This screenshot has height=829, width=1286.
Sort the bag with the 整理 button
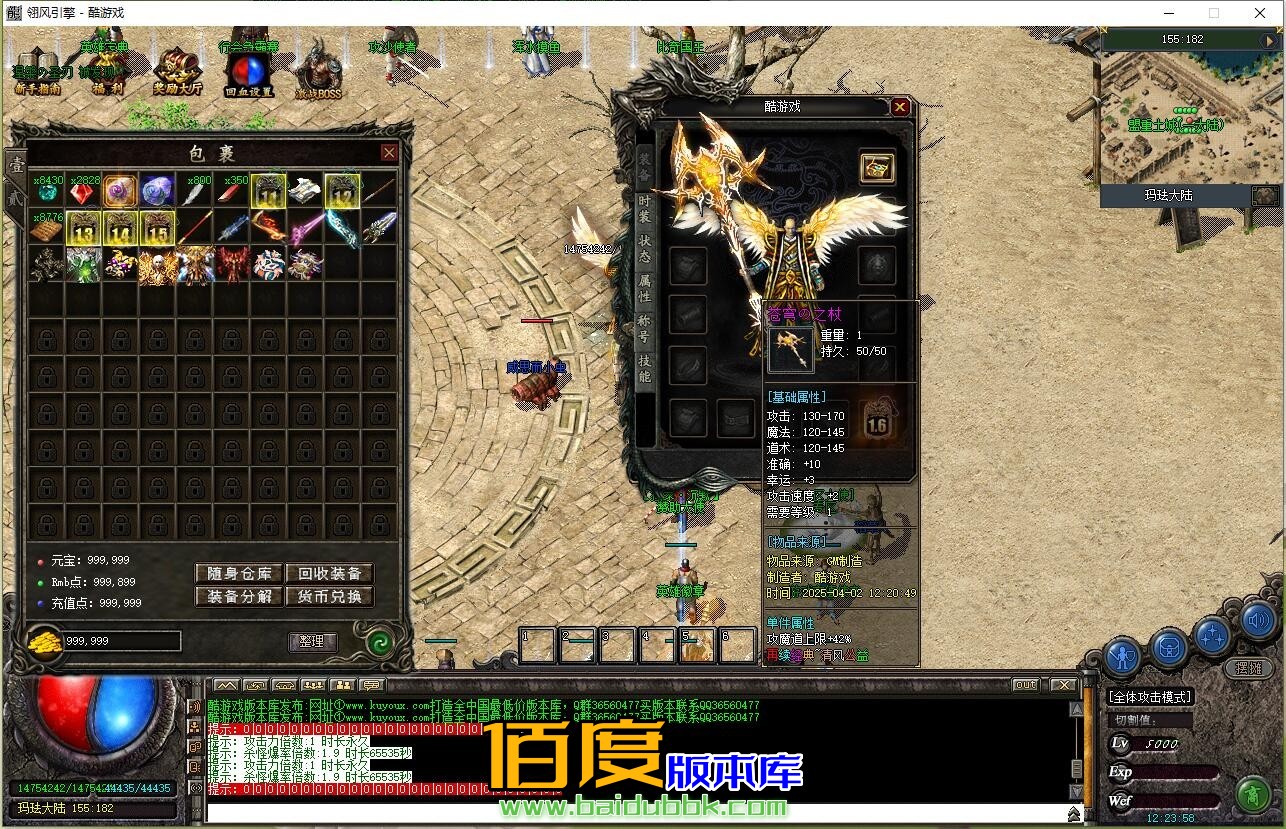click(312, 641)
